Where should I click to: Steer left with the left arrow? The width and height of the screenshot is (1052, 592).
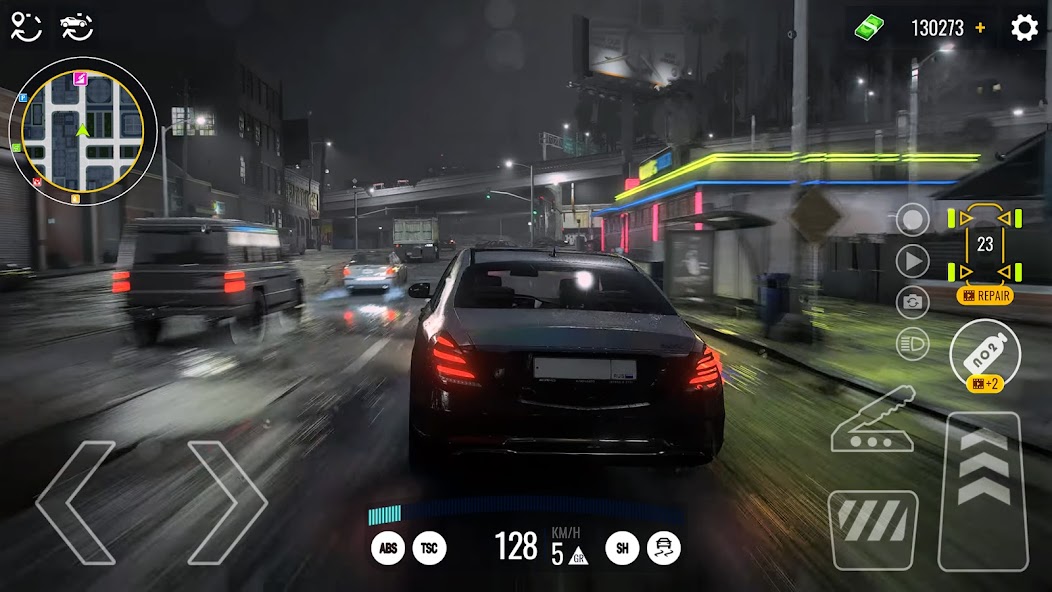point(76,502)
